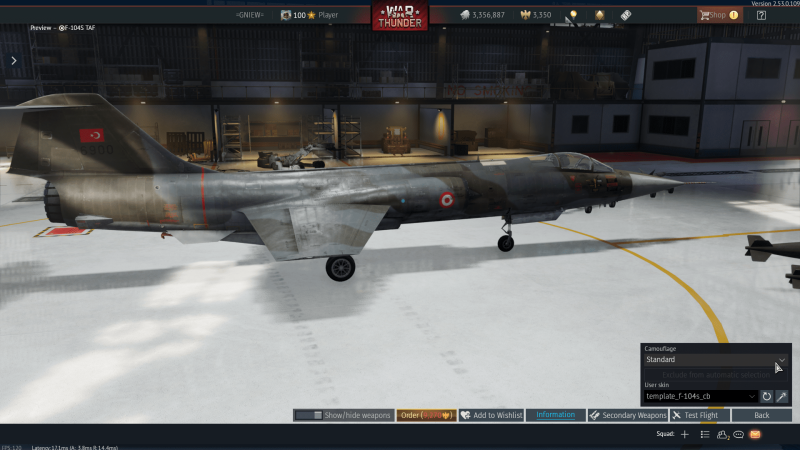800x450 pixels.
Task: Open the player profile card
Action: (x=310, y=15)
